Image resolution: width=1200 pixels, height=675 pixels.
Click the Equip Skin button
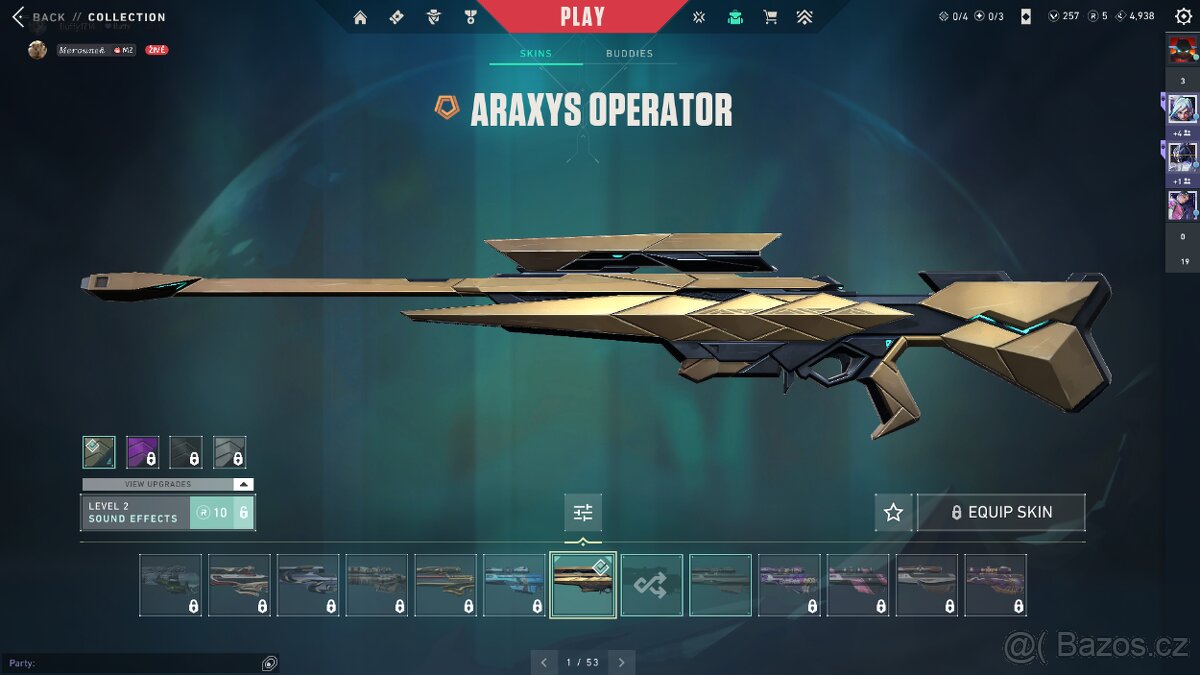click(1001, 512)
